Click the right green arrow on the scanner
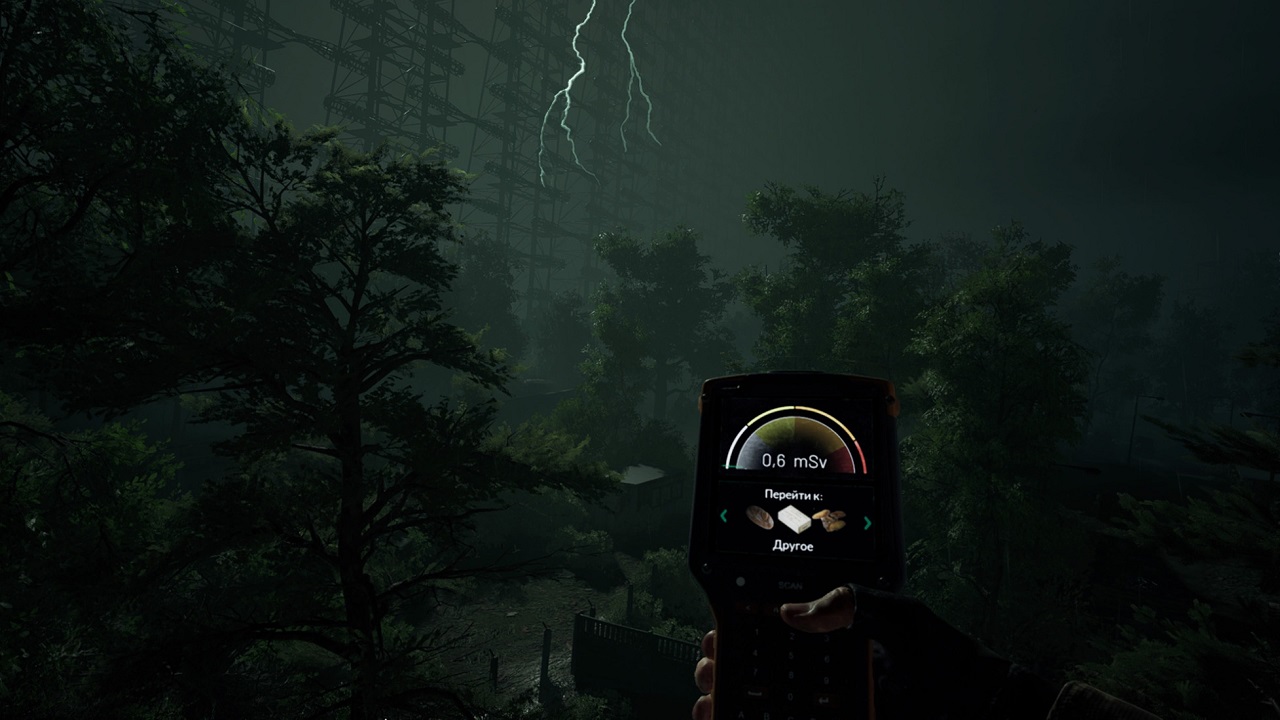The width and height of the screenshot is (1280, 720). 867,522
